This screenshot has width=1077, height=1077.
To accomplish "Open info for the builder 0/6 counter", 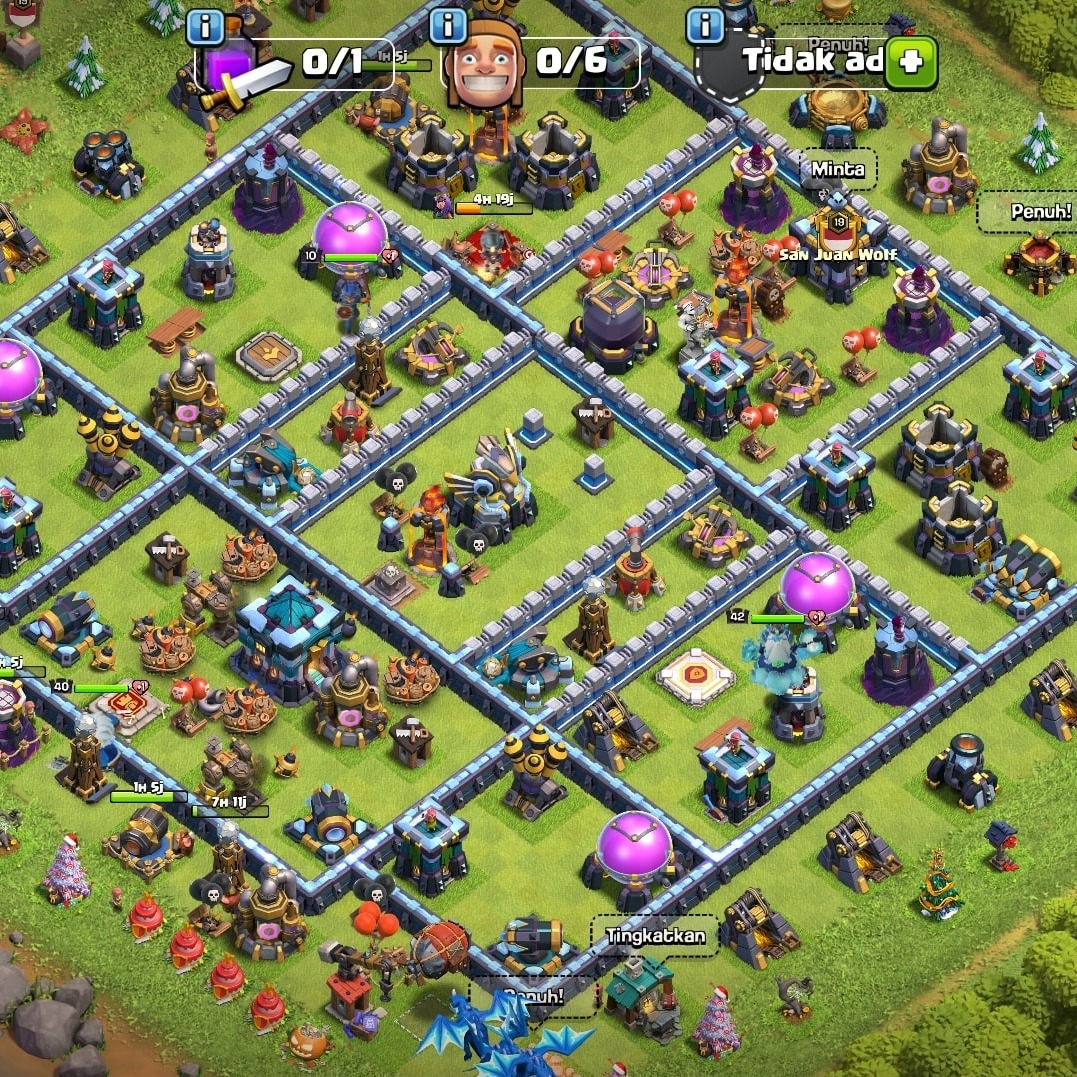I will (x=449, y=25).
